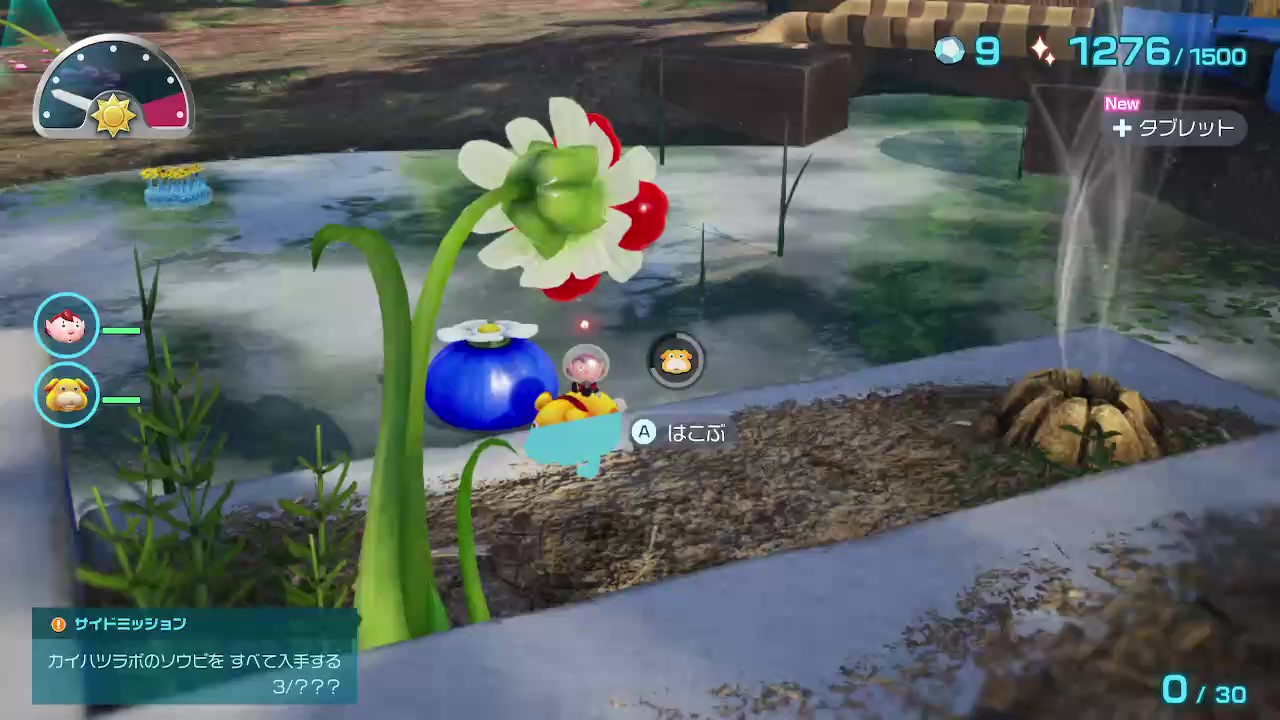Select the red-haired captain portrait
Screen dimensions: 1280x720
click(x=67, y=325)
